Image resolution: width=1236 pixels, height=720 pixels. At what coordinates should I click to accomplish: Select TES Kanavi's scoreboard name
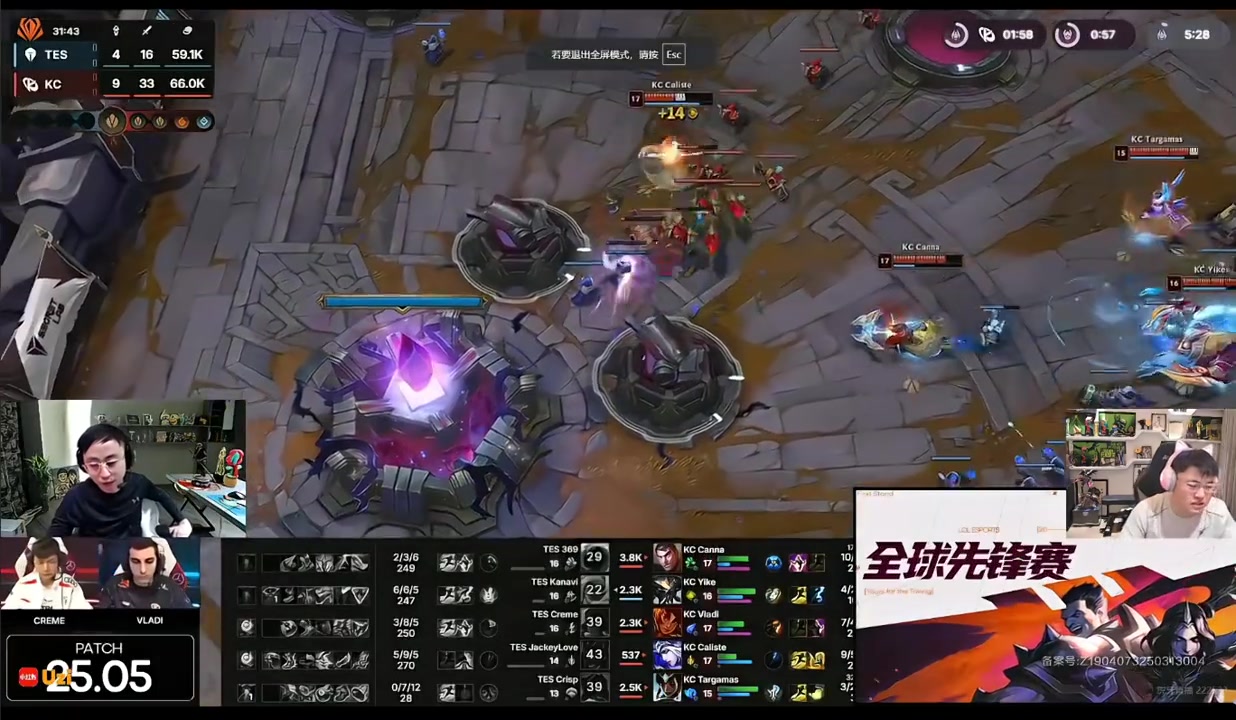coord(554,582)
